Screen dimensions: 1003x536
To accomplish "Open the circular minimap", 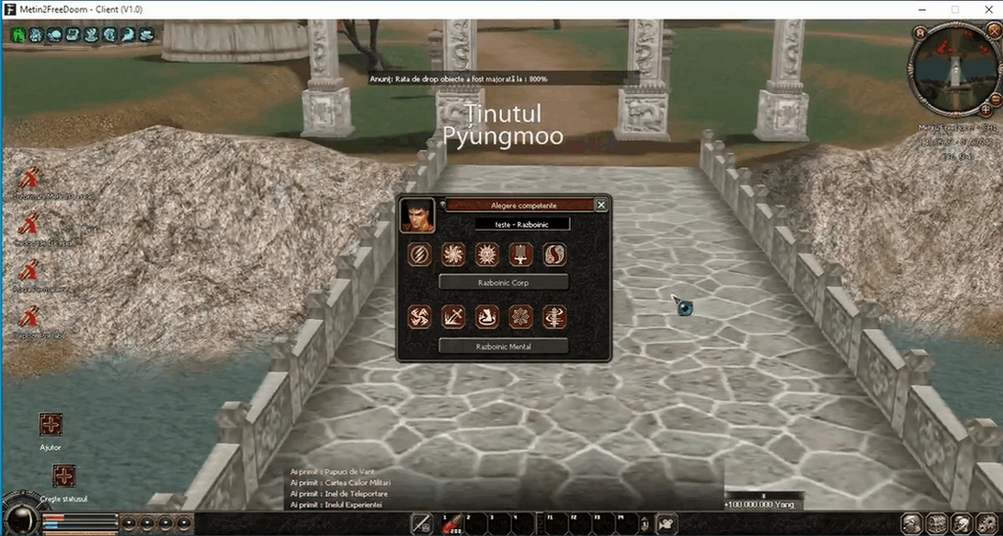I will (949, 71).
